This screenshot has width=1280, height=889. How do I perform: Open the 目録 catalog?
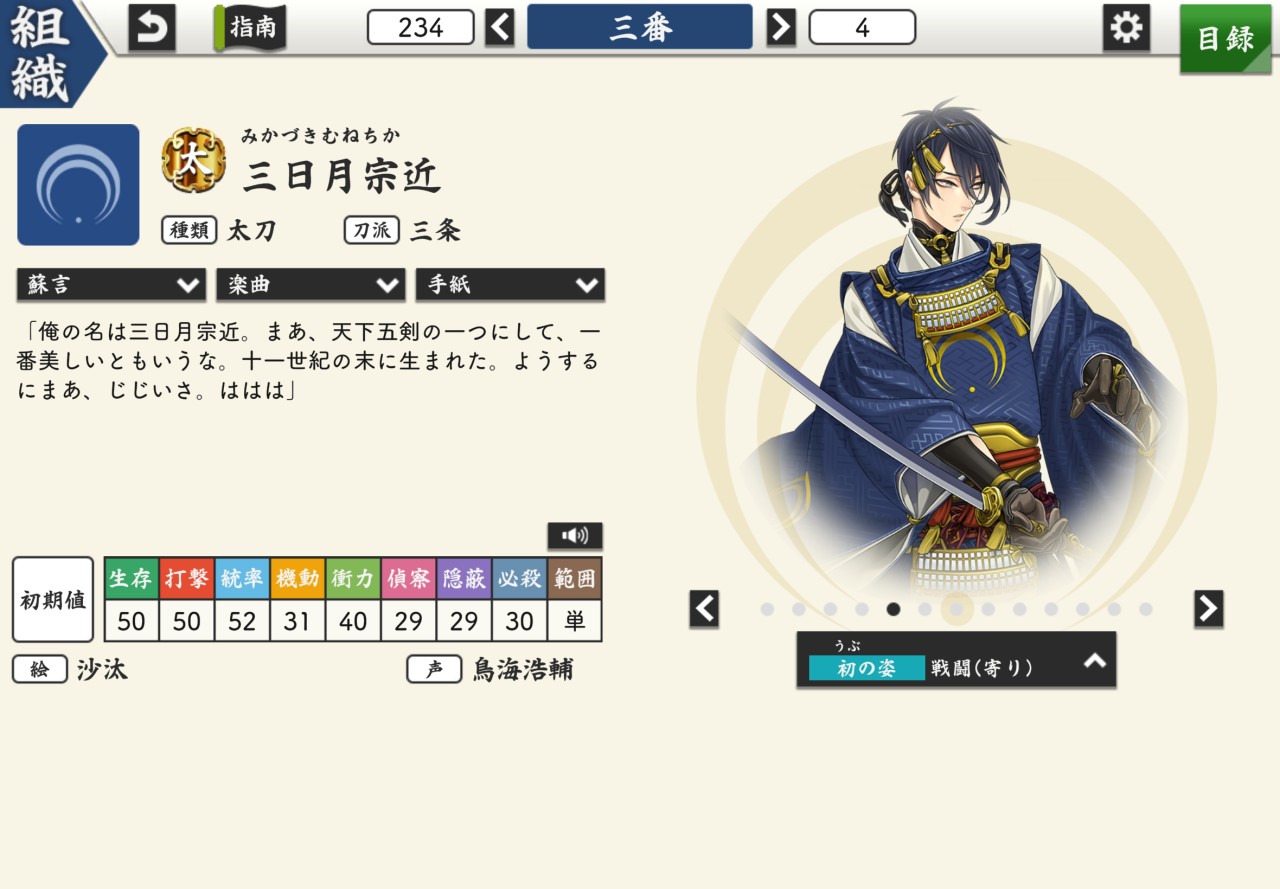(1225, 38)
